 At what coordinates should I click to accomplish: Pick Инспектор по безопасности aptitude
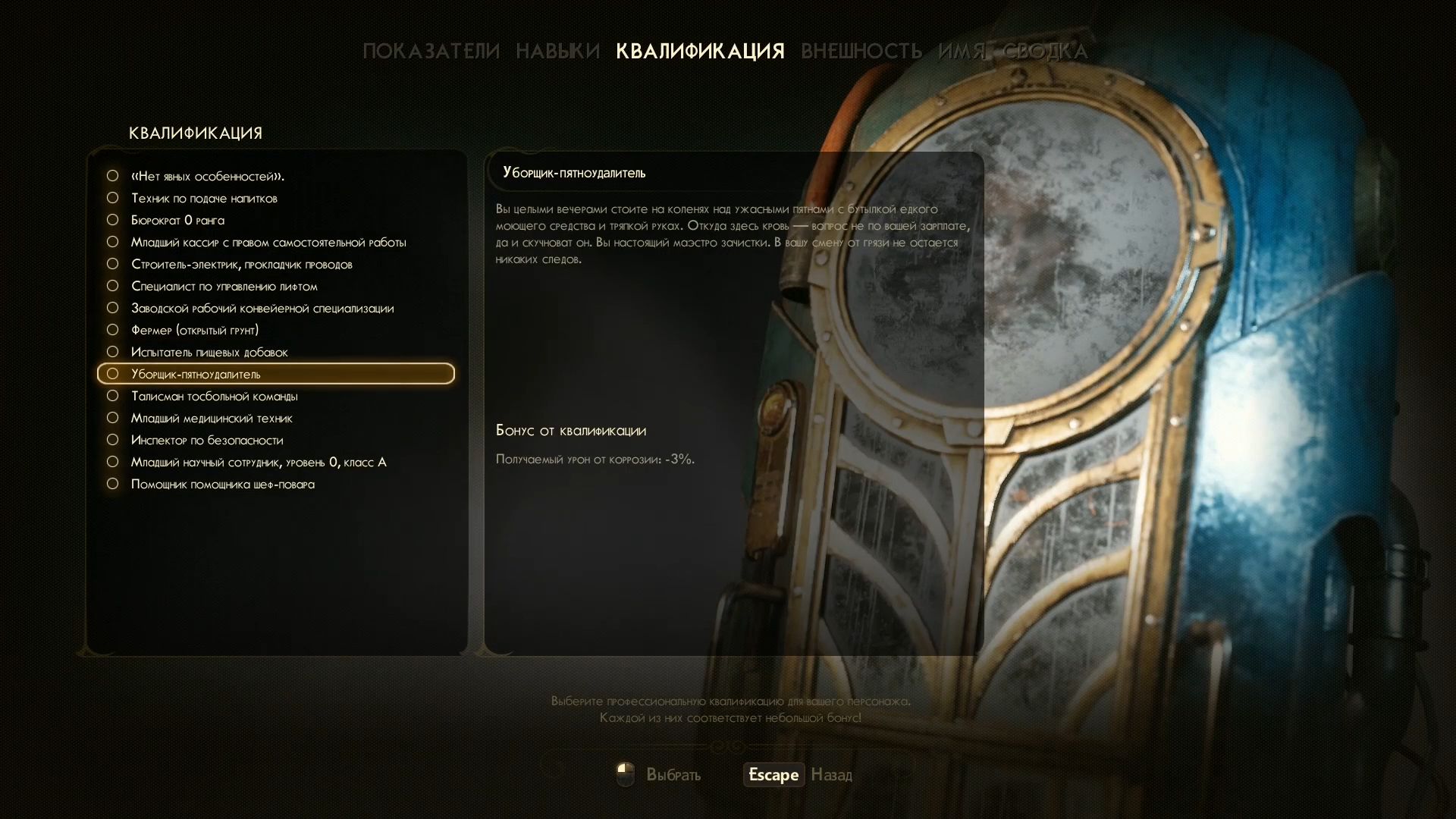207,441
